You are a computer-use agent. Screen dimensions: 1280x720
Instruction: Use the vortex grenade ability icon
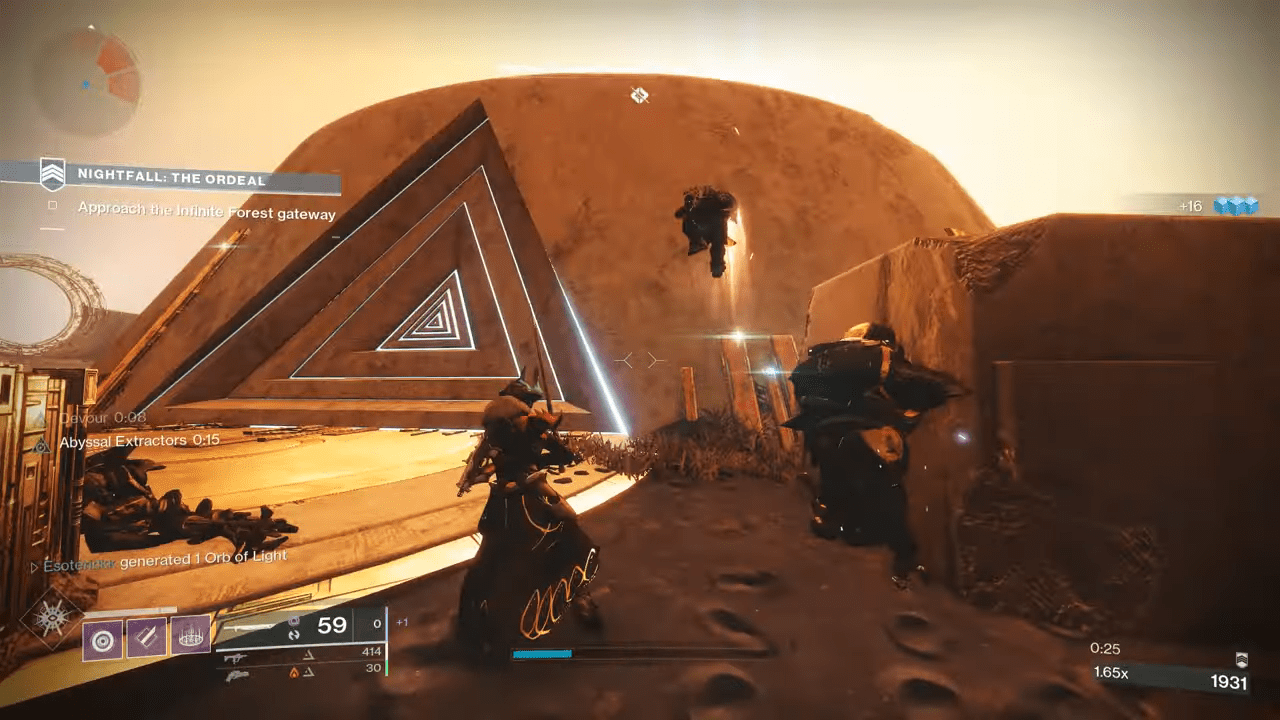pos(103,637)
